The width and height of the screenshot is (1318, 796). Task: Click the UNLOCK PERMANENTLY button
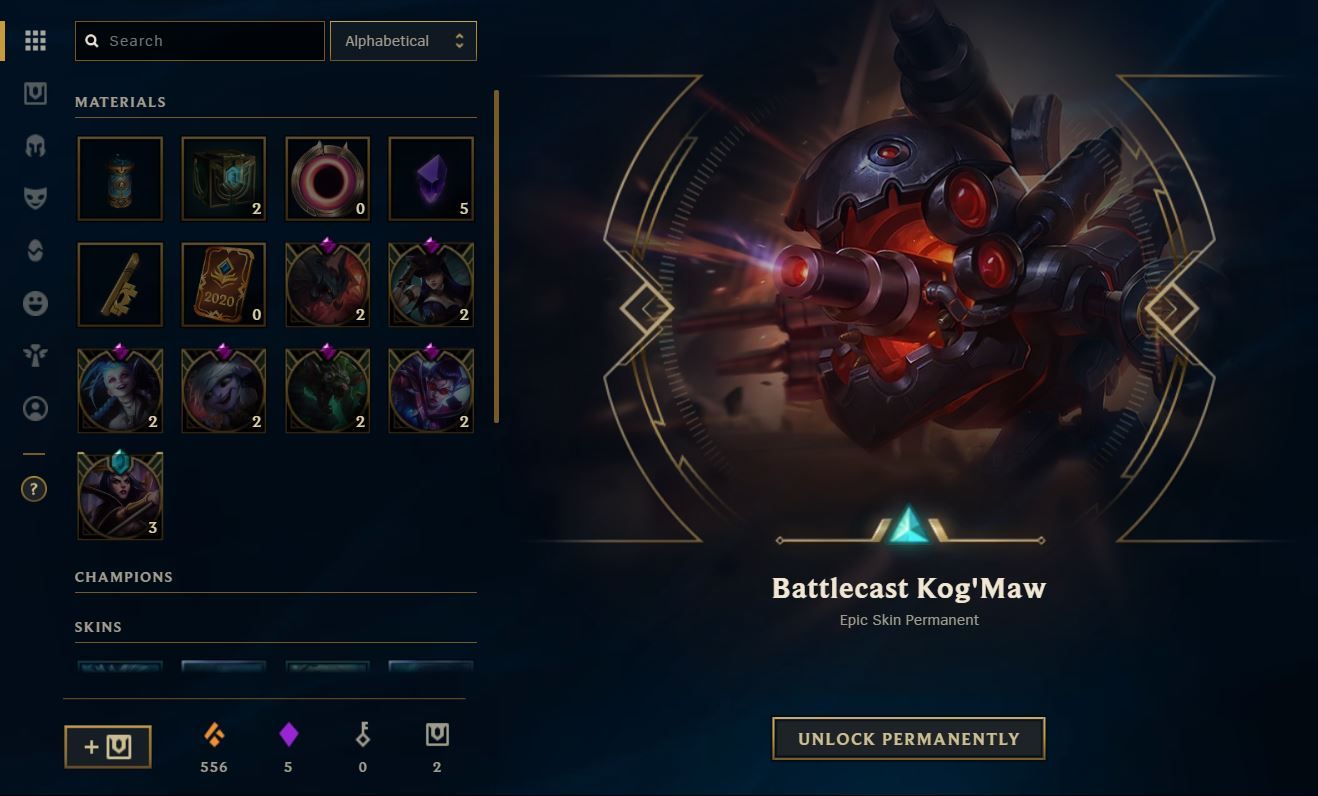click(x=908, y=739)
